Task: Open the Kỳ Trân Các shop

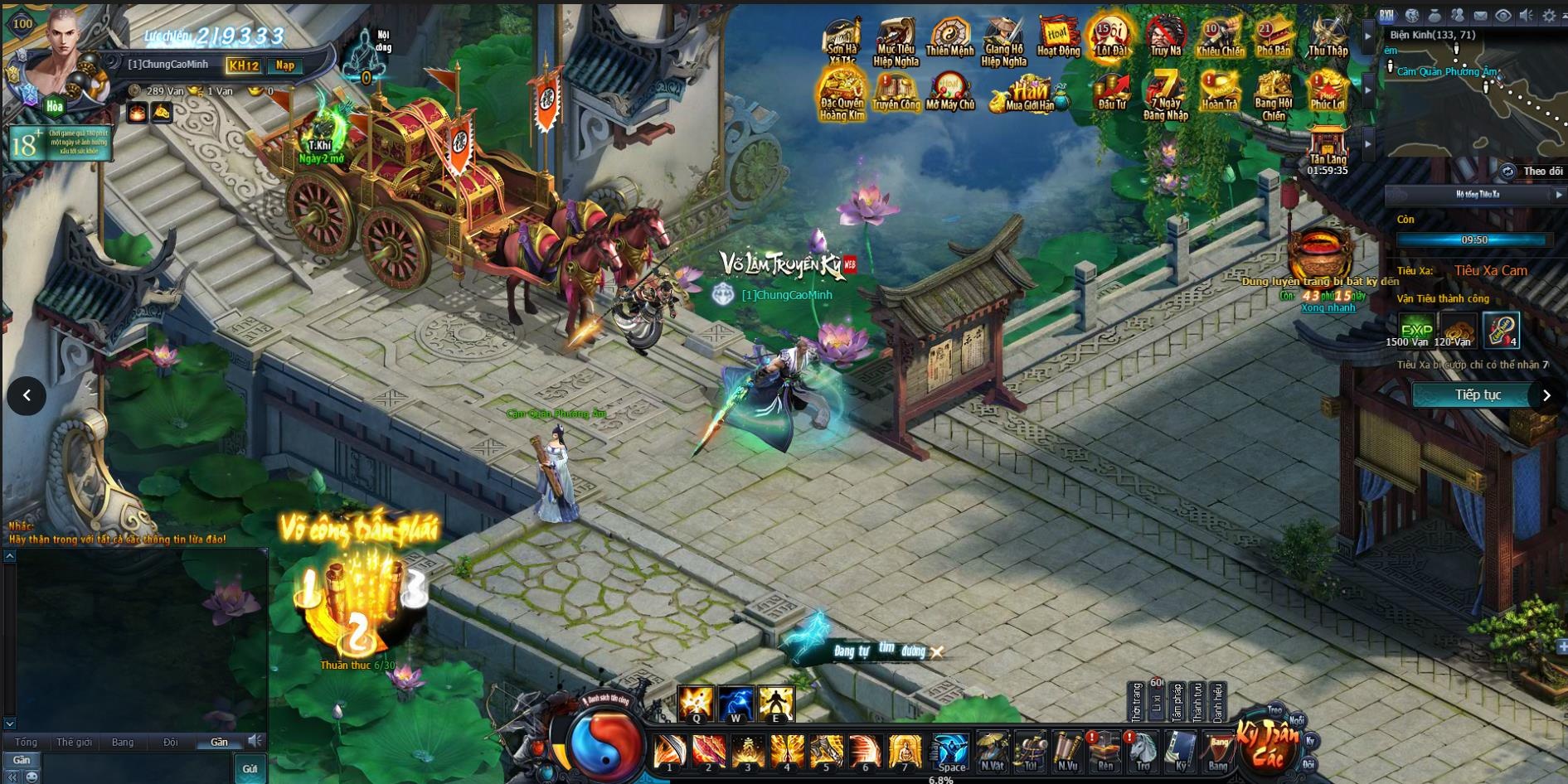Action: coord(1266,743)
